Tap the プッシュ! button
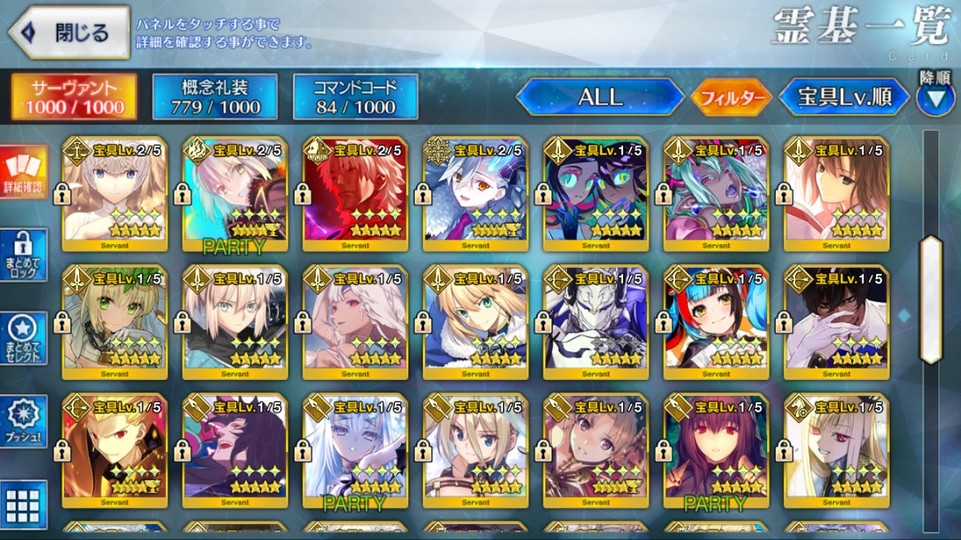This screenshot has height=540, width=961. click(24, 422)
